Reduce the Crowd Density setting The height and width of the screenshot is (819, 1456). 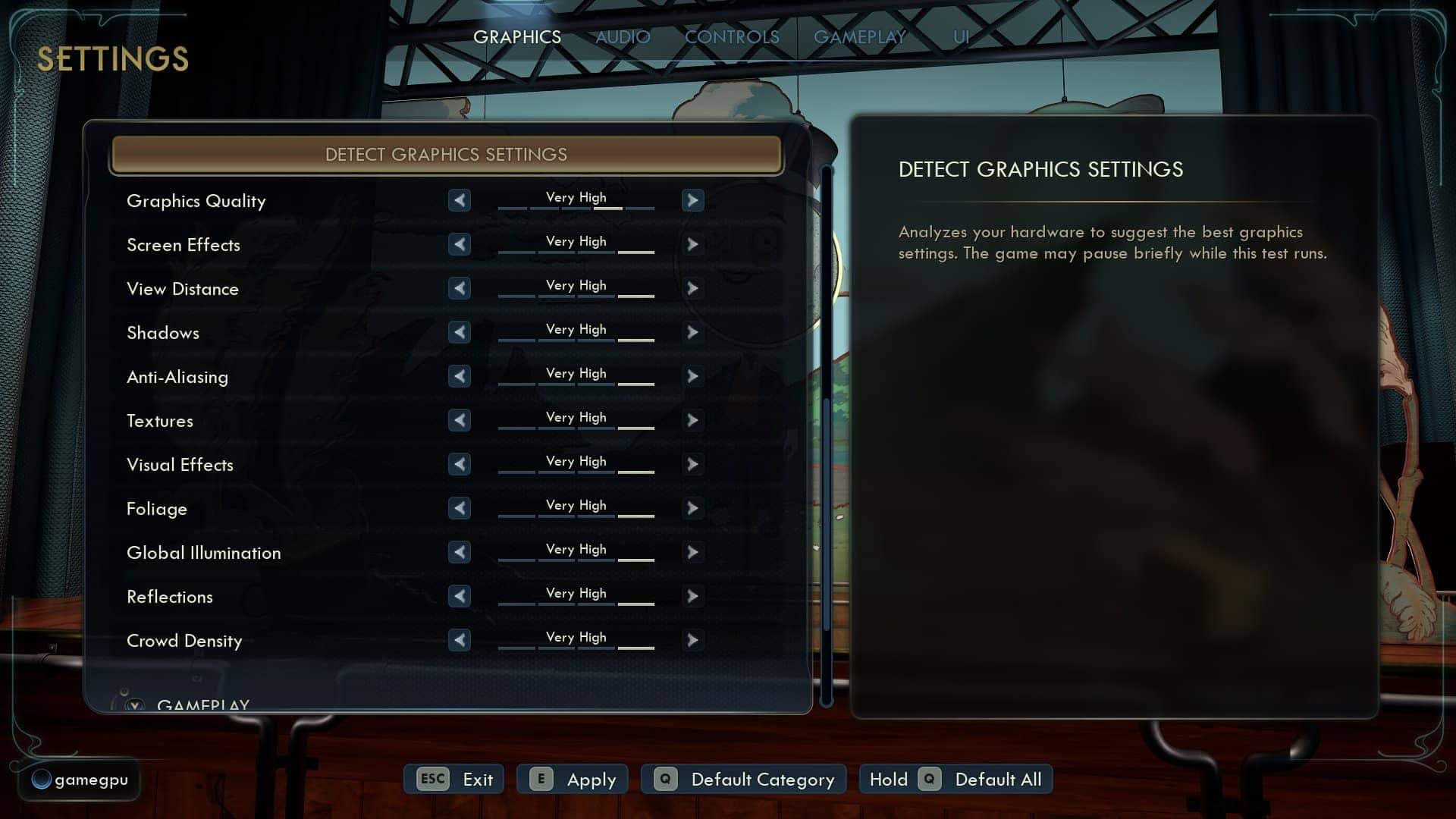pos(460,640)
